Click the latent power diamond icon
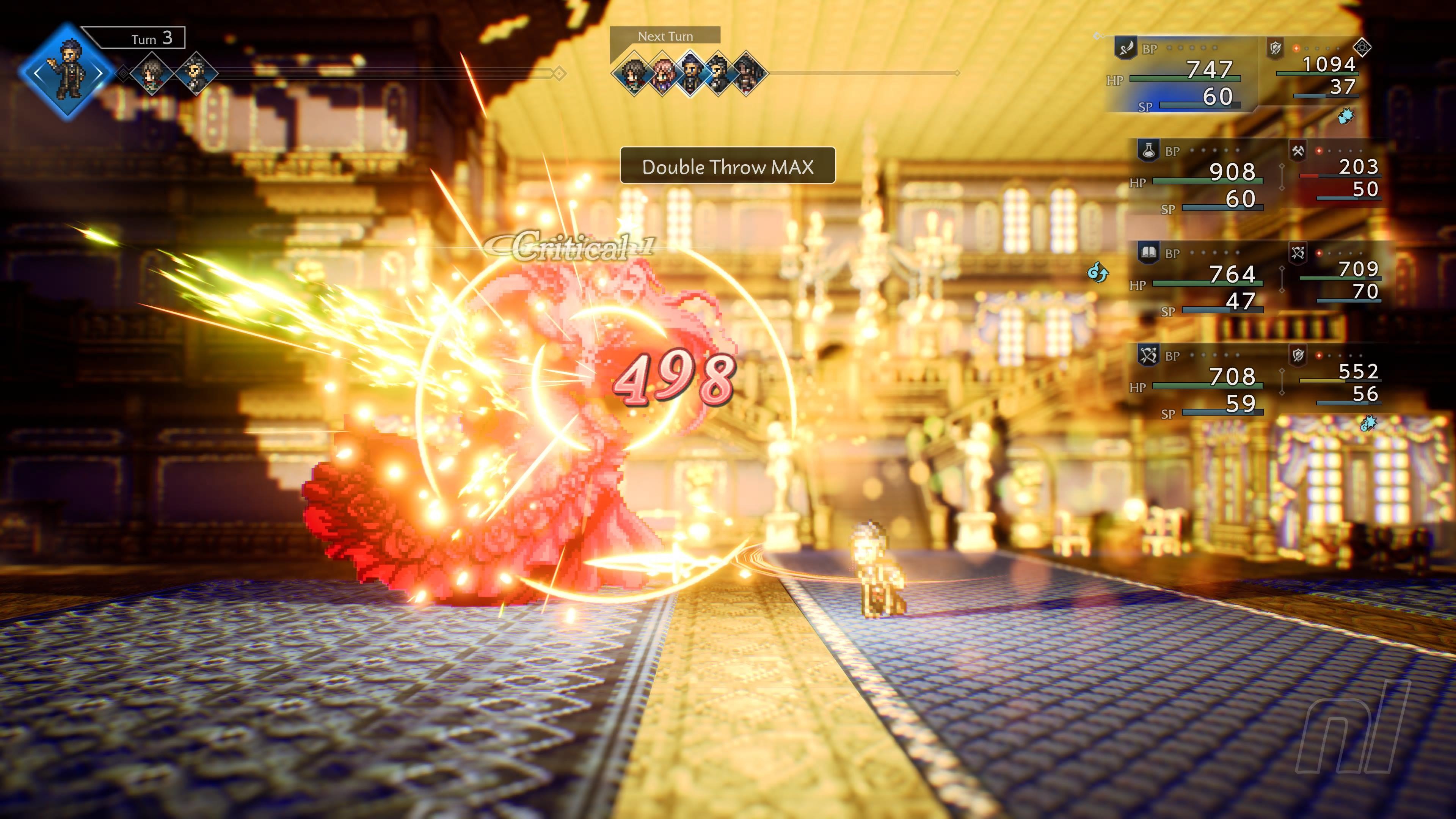Image resolution: width=1456 pixels, height=819 pixels. (1363, 47)
